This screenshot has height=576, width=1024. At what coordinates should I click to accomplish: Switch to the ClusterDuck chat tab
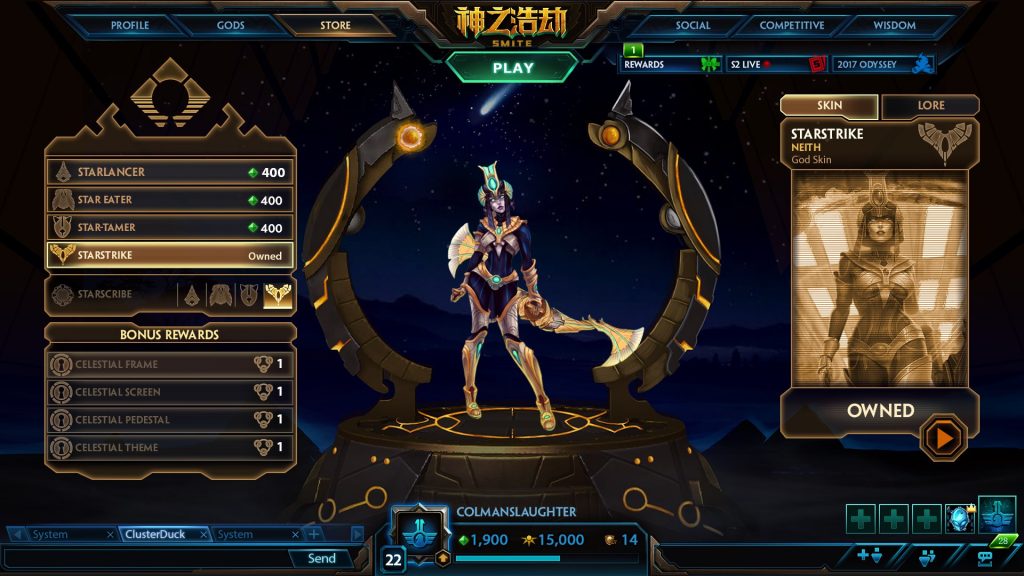click(155, 534)
